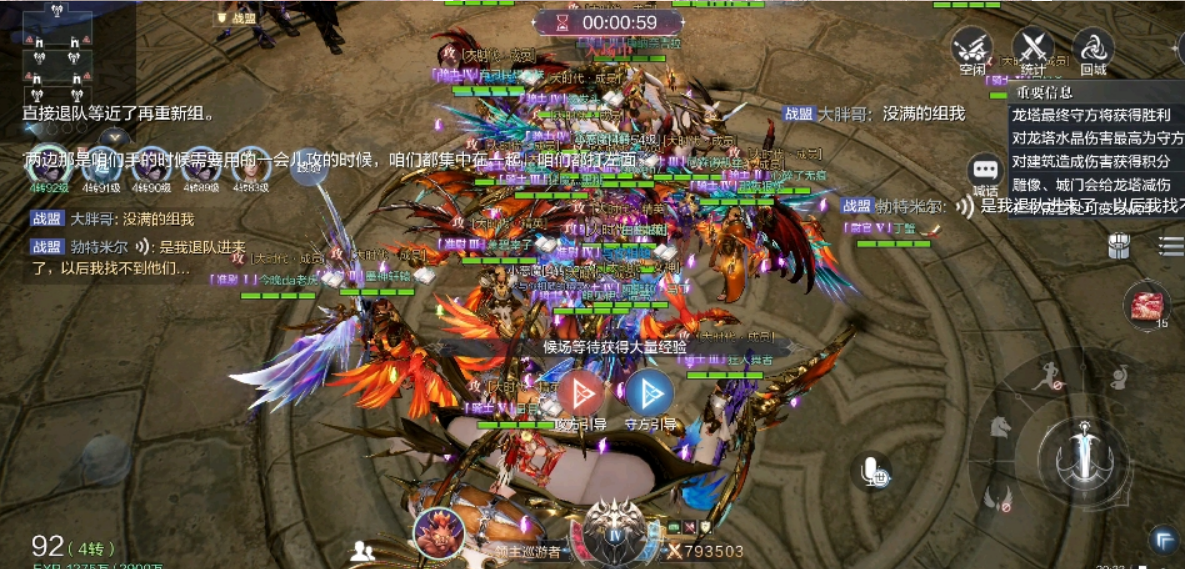Viewport: 1185px width, 569px height.
Task: Collapse the panel with the down-chevron button
Action: 115,137
